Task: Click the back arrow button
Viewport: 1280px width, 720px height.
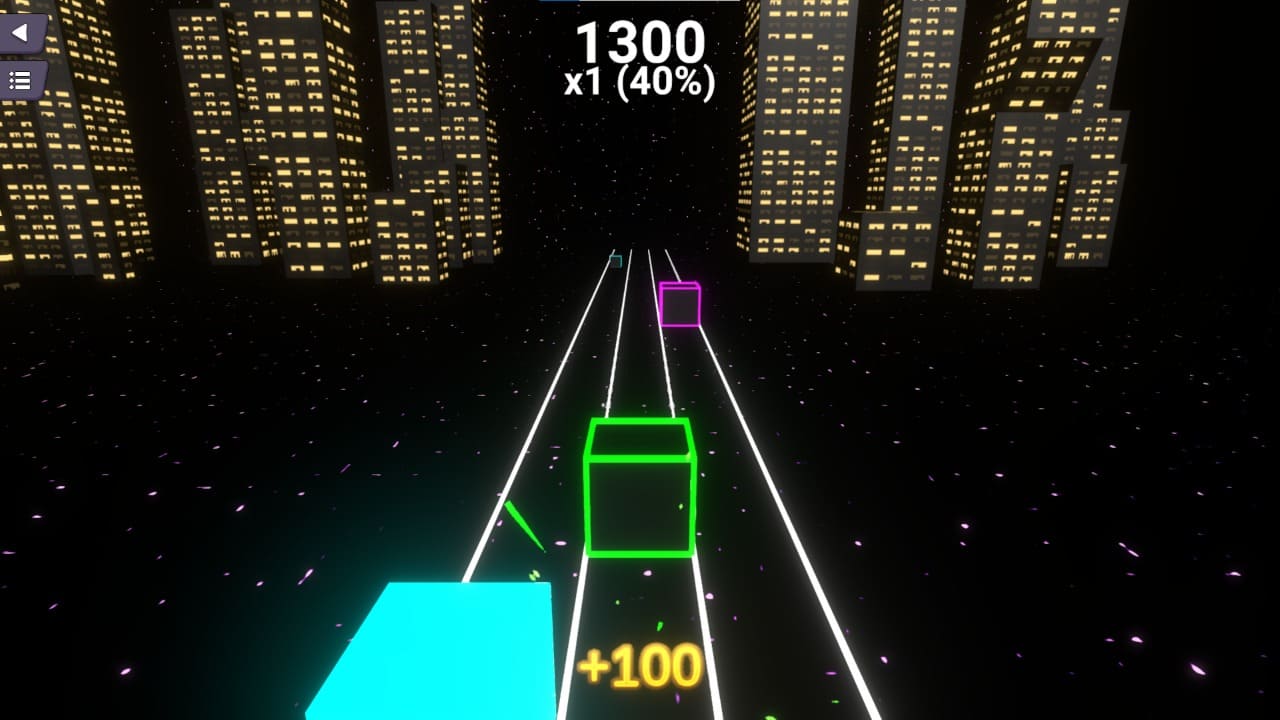Action: click(20, 33)
